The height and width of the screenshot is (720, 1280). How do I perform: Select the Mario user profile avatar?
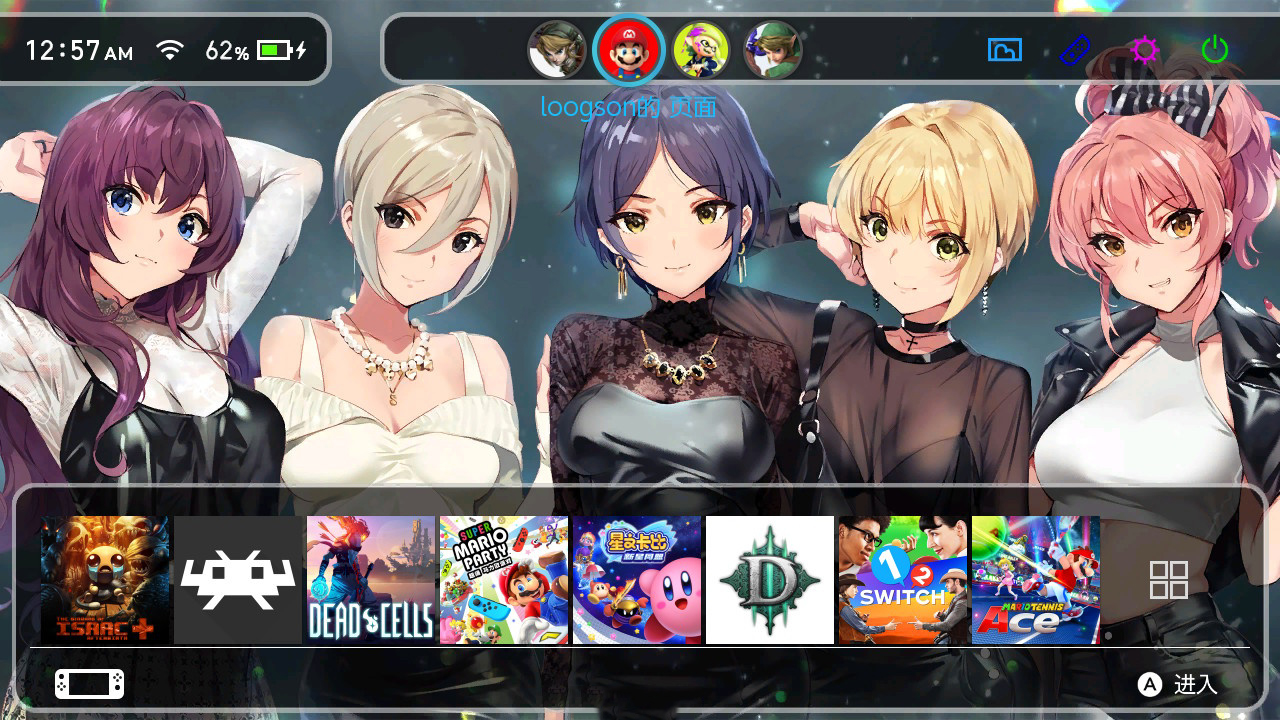click(x=628, y=49)
